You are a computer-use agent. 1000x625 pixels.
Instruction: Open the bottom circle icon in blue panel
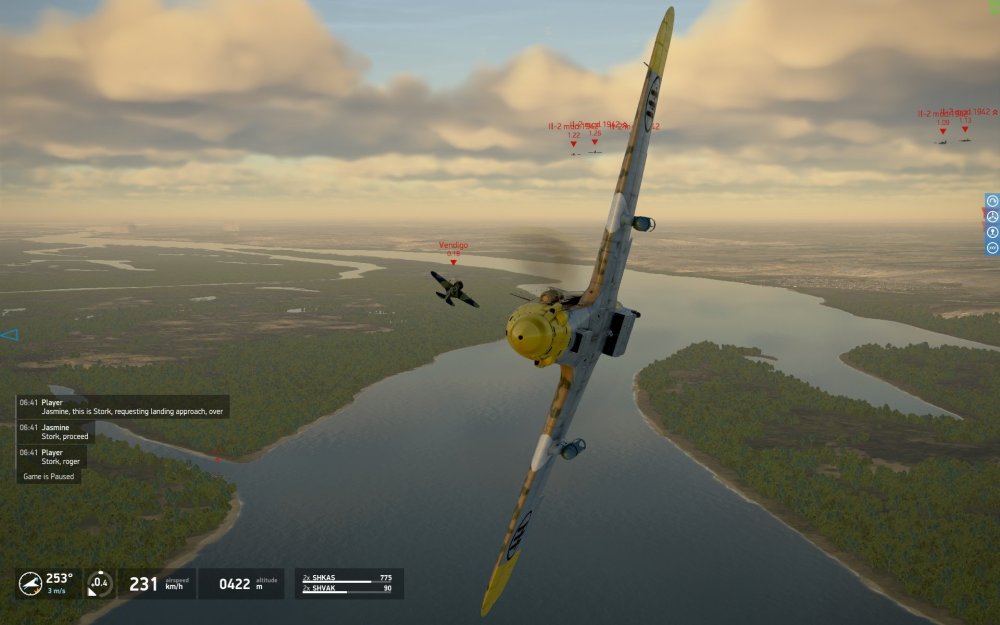[x=992, y=247]
